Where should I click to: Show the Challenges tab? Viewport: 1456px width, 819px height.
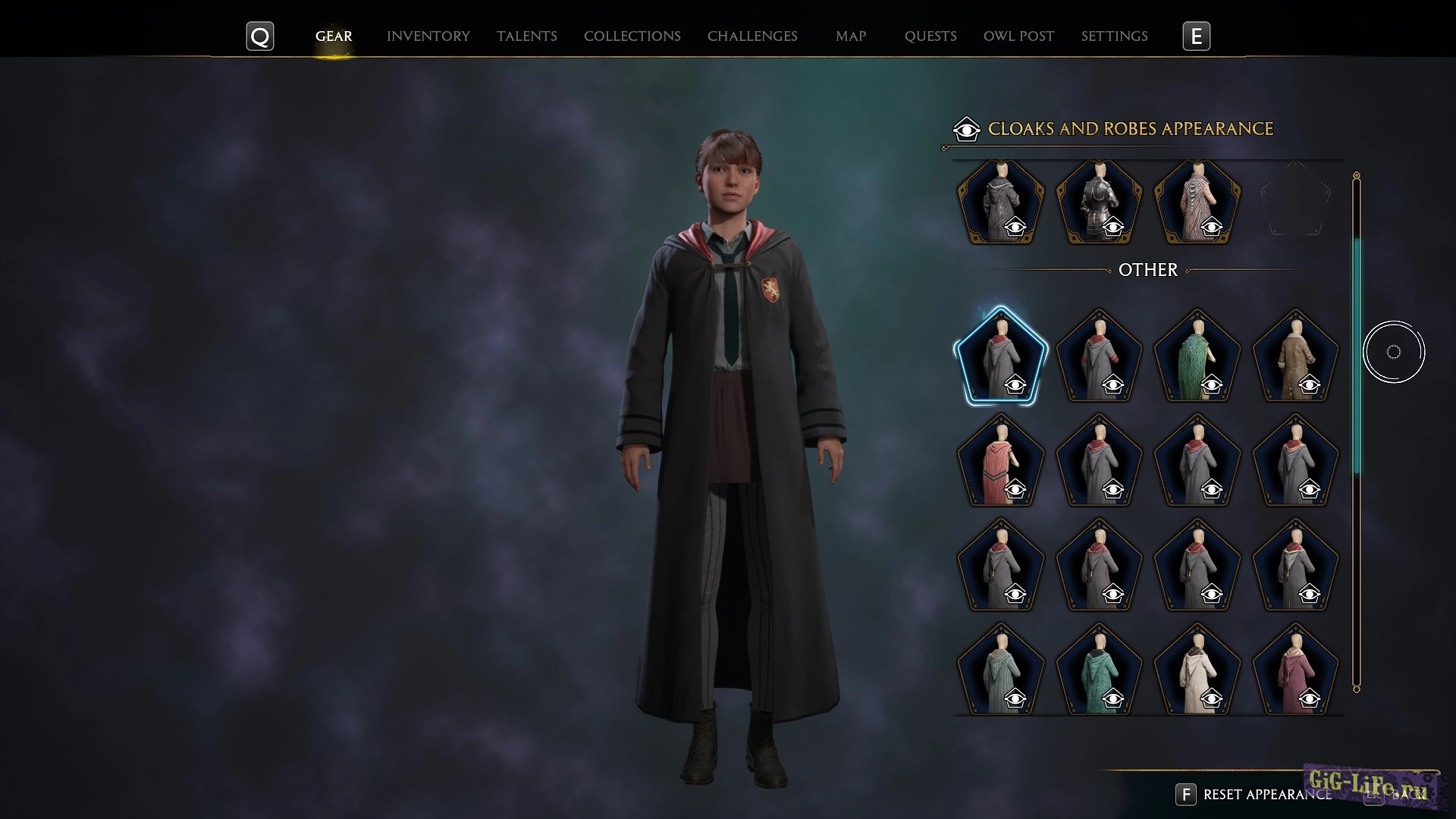pyautogui.click(x=752, y=36)
